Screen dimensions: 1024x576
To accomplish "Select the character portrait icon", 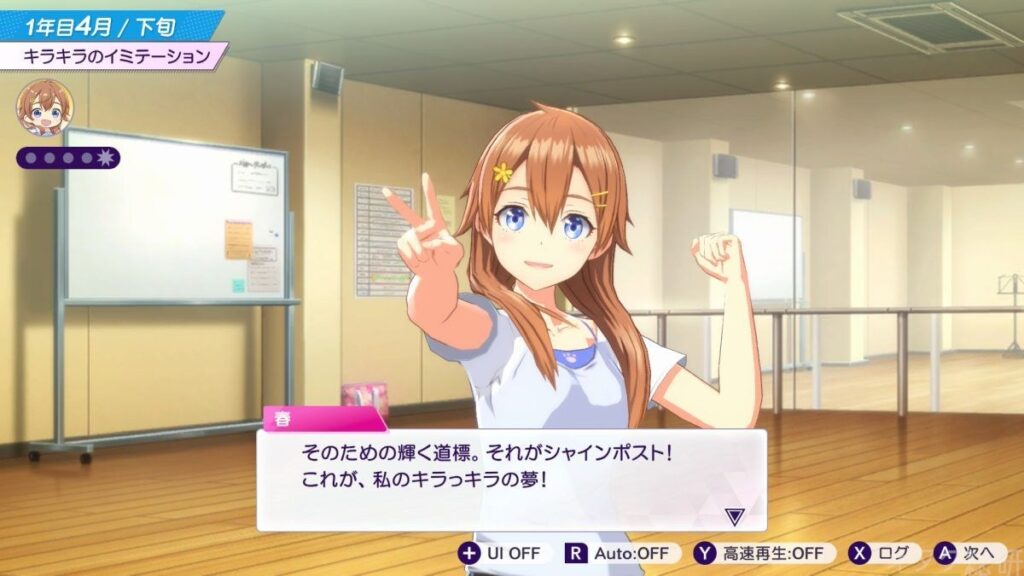I will click(44, 106).
